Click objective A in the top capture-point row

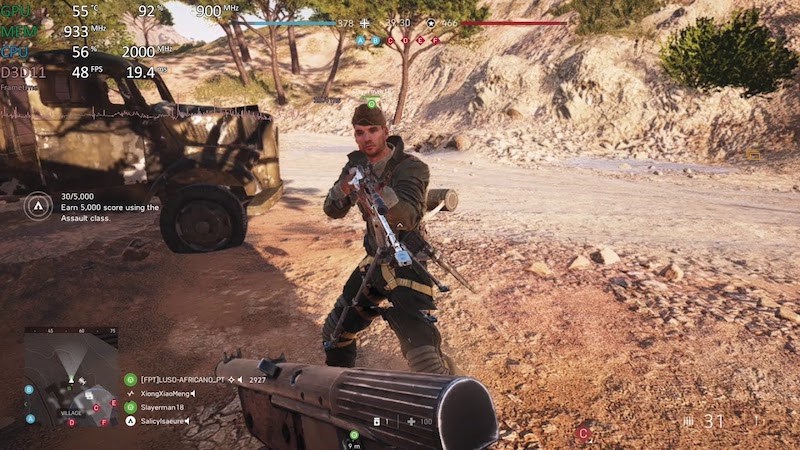[361, 41]
